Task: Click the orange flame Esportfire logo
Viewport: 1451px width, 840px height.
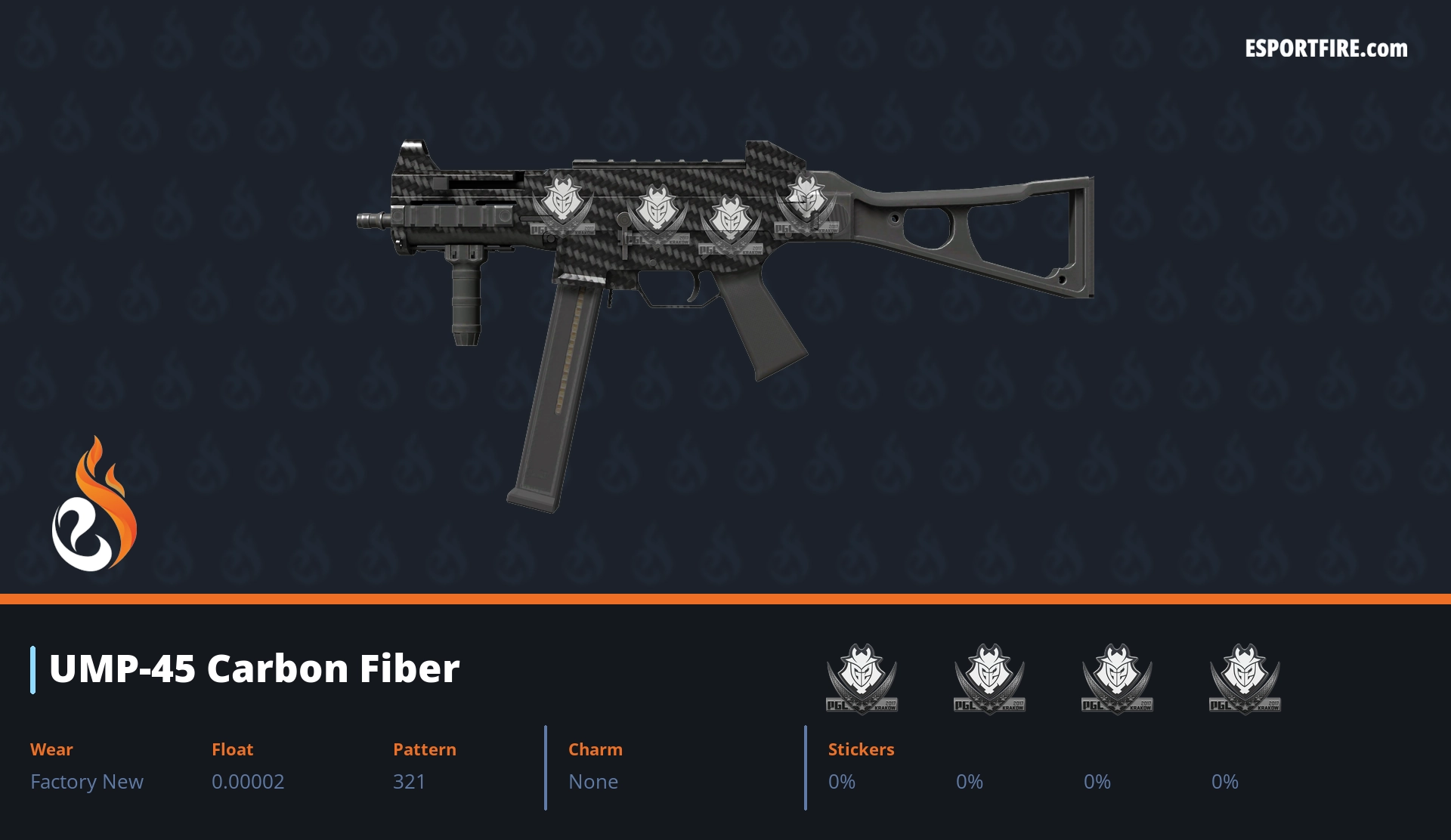Action: (x=94, y=505)
